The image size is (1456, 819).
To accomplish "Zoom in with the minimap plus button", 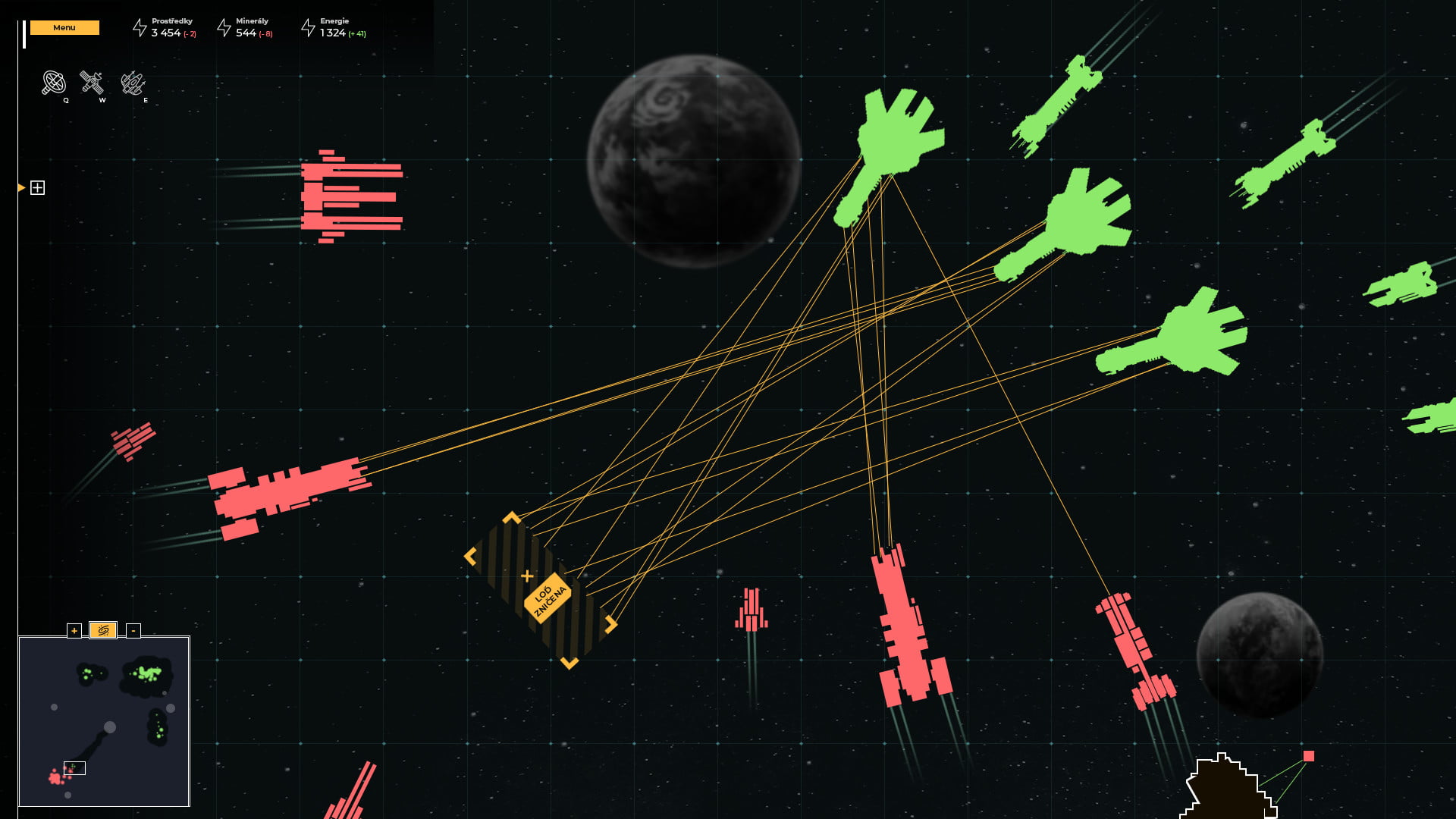I will coord(74,630).
